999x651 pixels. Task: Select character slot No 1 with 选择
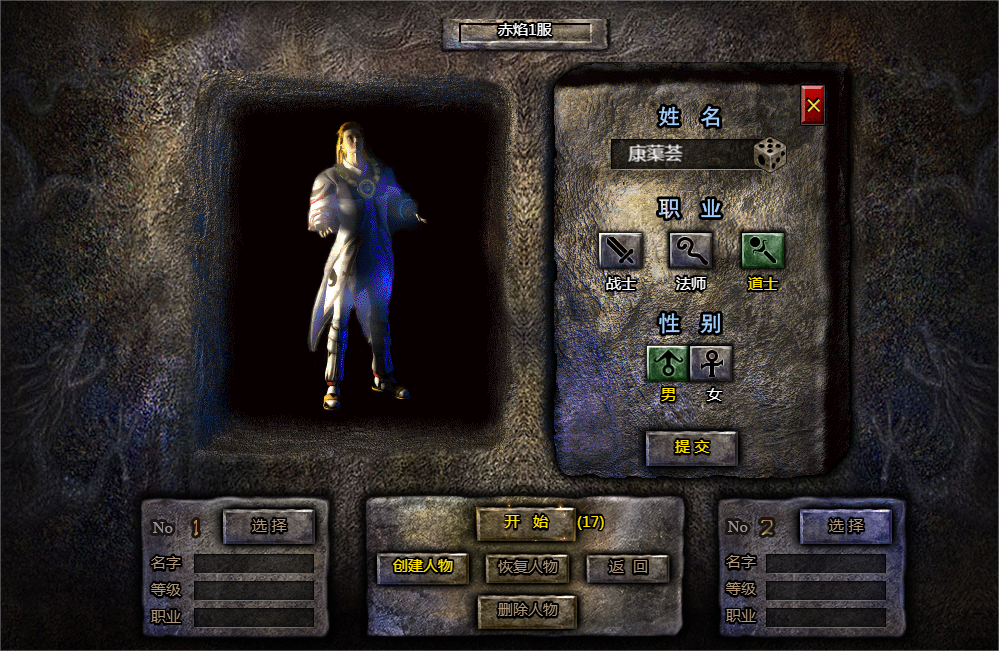(x=268, y=526)
